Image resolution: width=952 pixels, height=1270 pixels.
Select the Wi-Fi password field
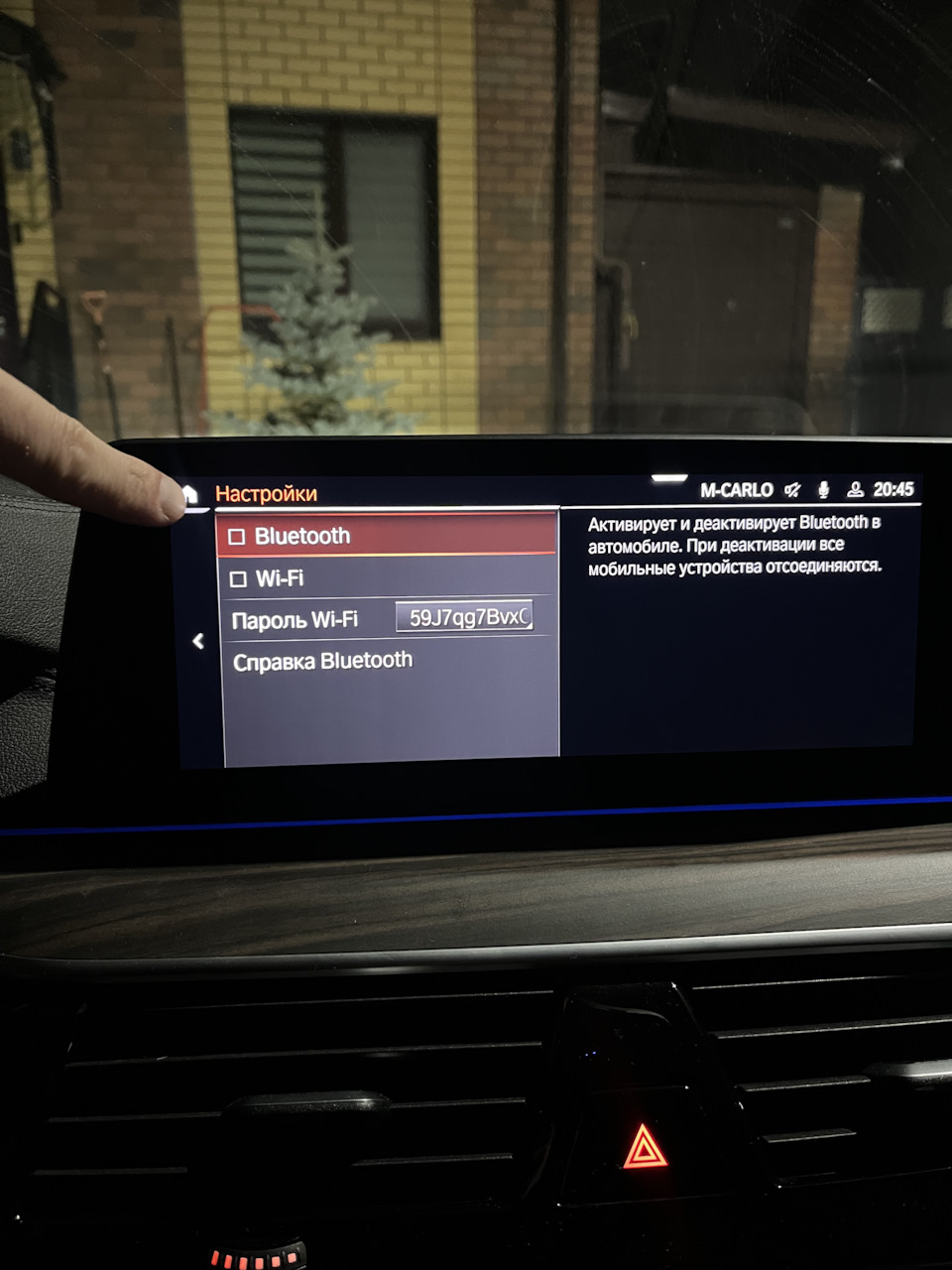(464, 617)
